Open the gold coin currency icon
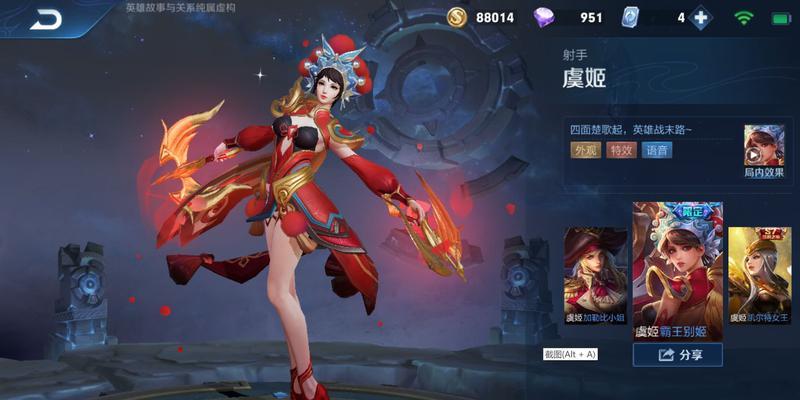 (457, 17)
